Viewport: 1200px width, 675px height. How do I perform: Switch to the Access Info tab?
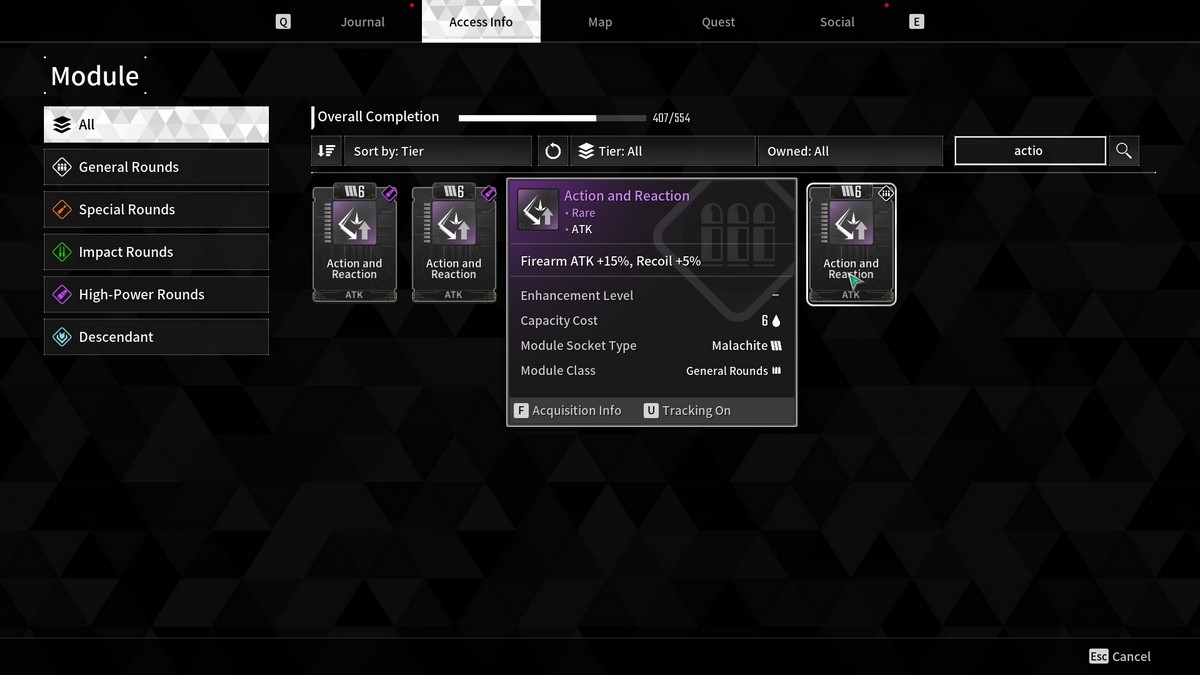click(481, 22)
